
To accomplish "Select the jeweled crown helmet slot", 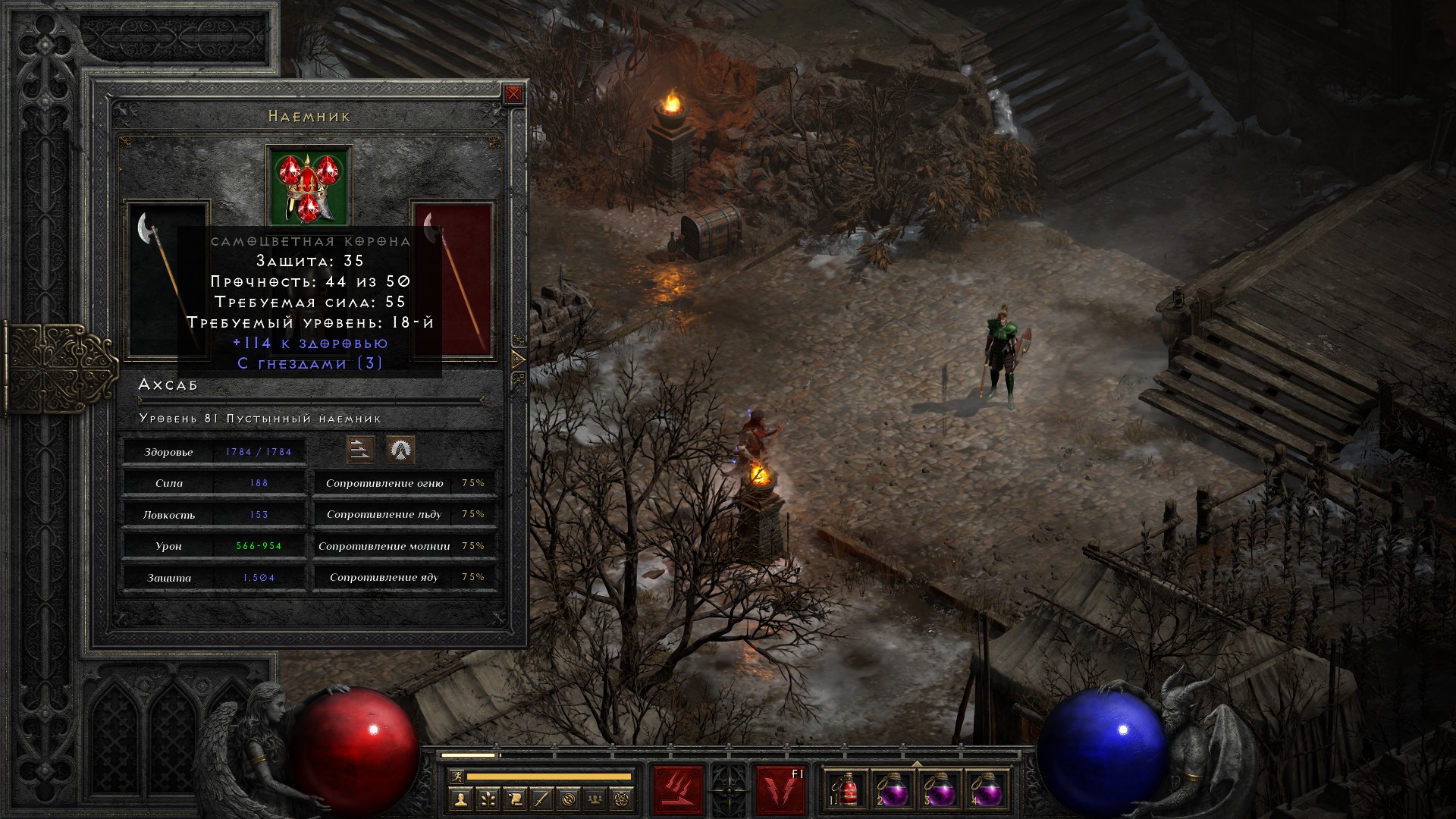I will 309,186.
